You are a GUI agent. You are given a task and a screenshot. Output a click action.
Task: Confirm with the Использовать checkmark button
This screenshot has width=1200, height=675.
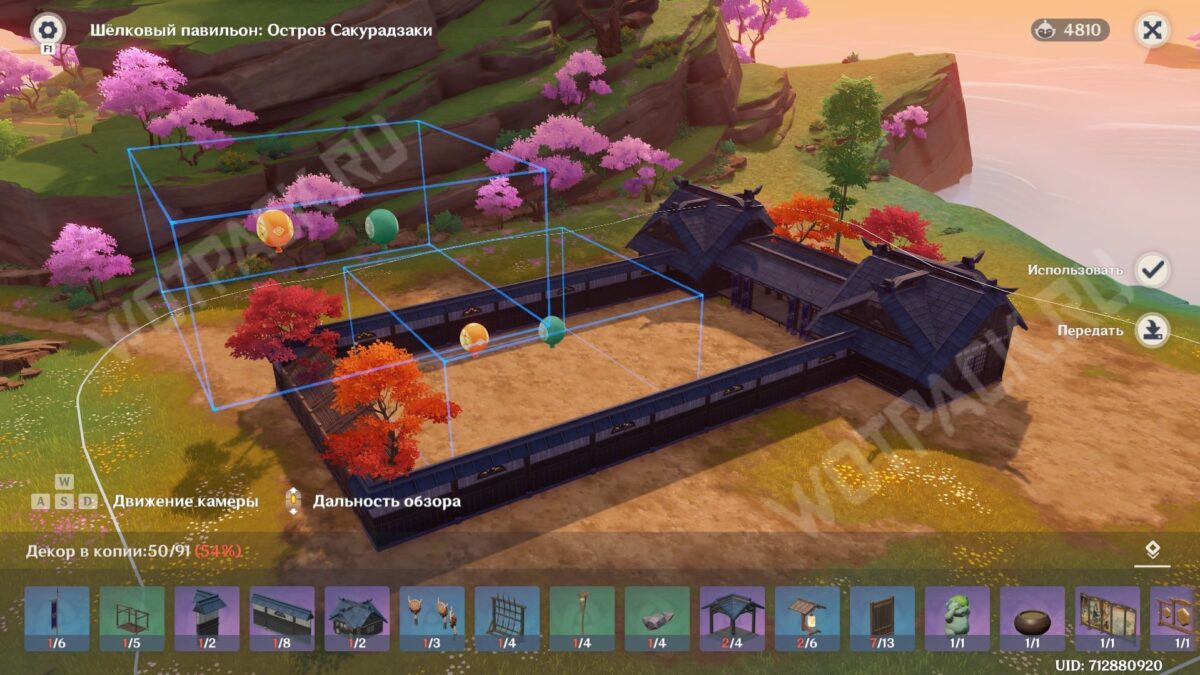[x=1153, y=270]
